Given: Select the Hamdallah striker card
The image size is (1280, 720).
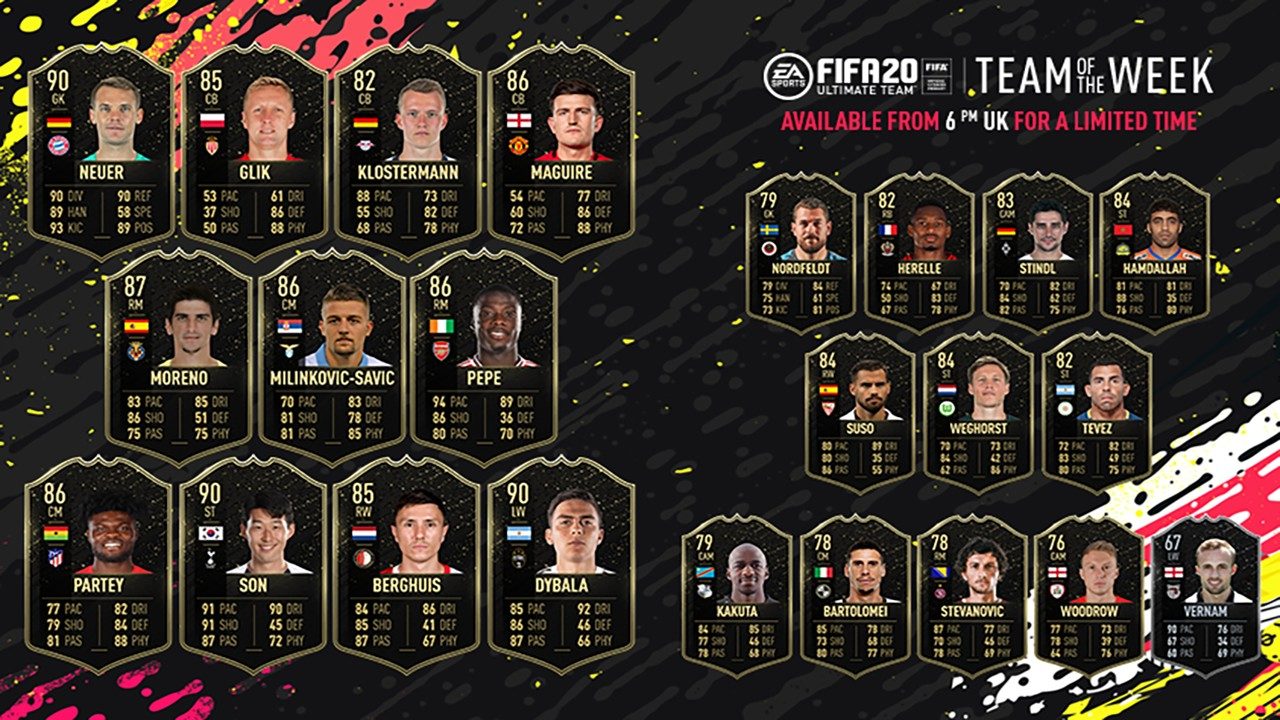Looking at the screenshot, I should 1154,252.
